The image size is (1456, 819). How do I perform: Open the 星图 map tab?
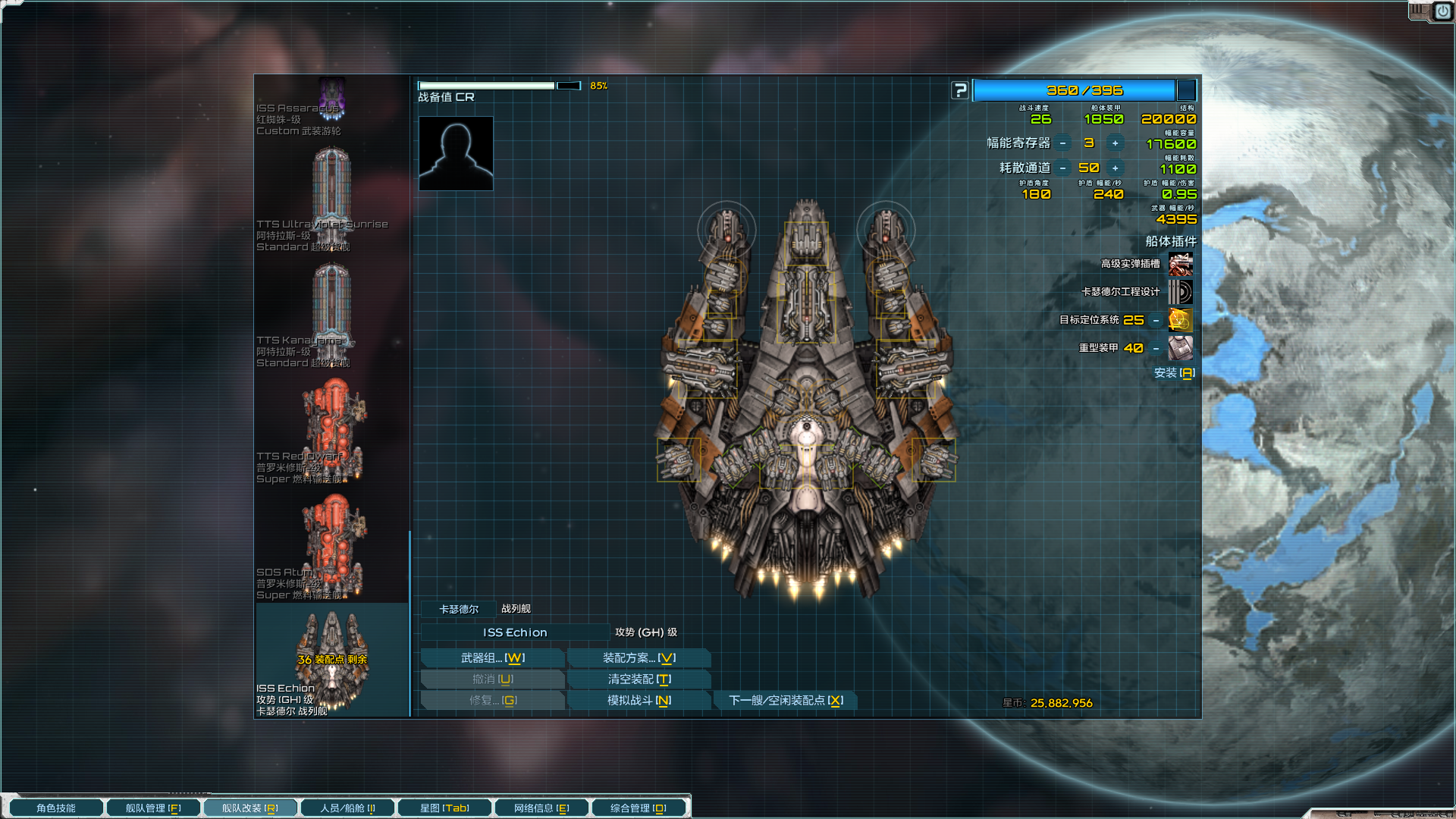(x=444, y=808)
